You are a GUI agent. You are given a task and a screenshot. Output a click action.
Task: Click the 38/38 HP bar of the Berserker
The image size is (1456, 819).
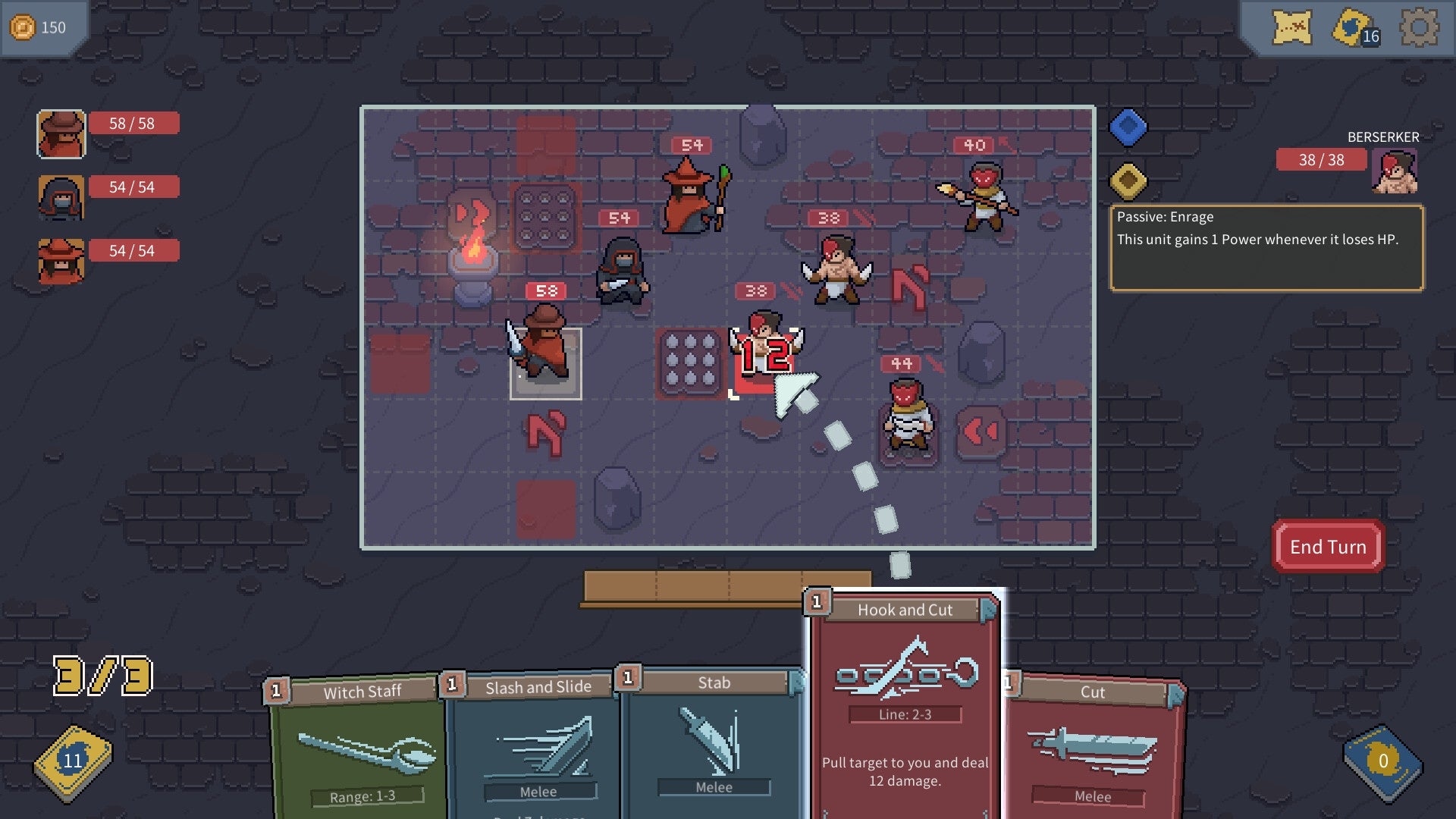pyautogui.click(x=1321, y=160)
